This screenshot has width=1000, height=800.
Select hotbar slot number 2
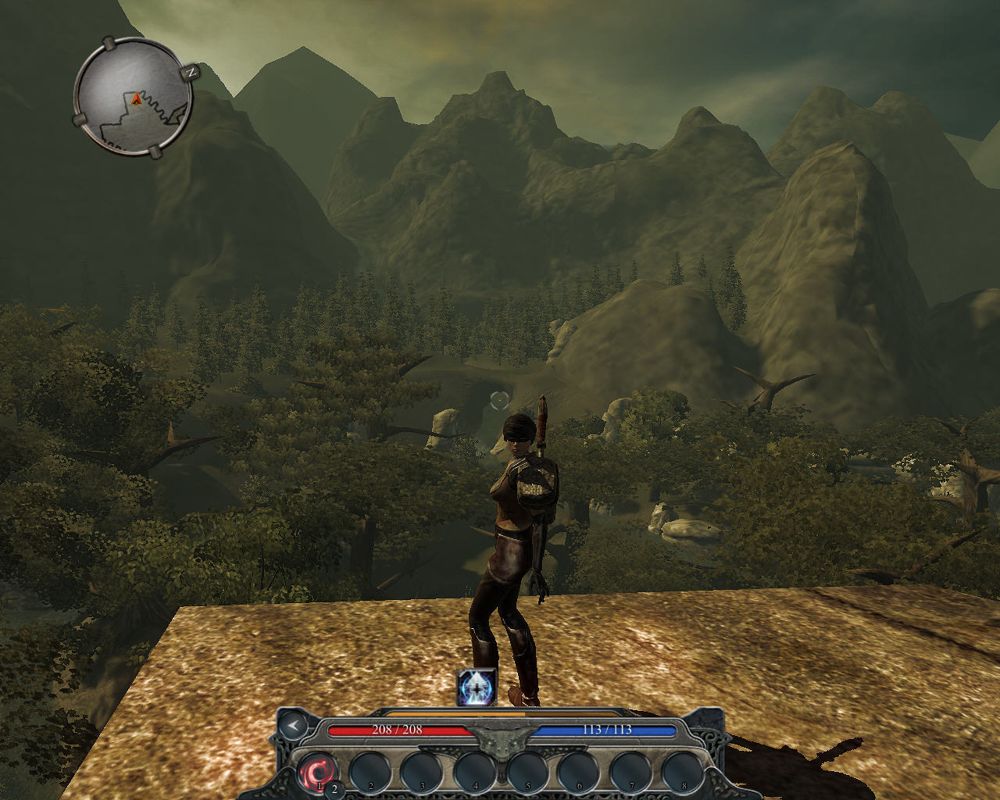(x=370, y=771)
